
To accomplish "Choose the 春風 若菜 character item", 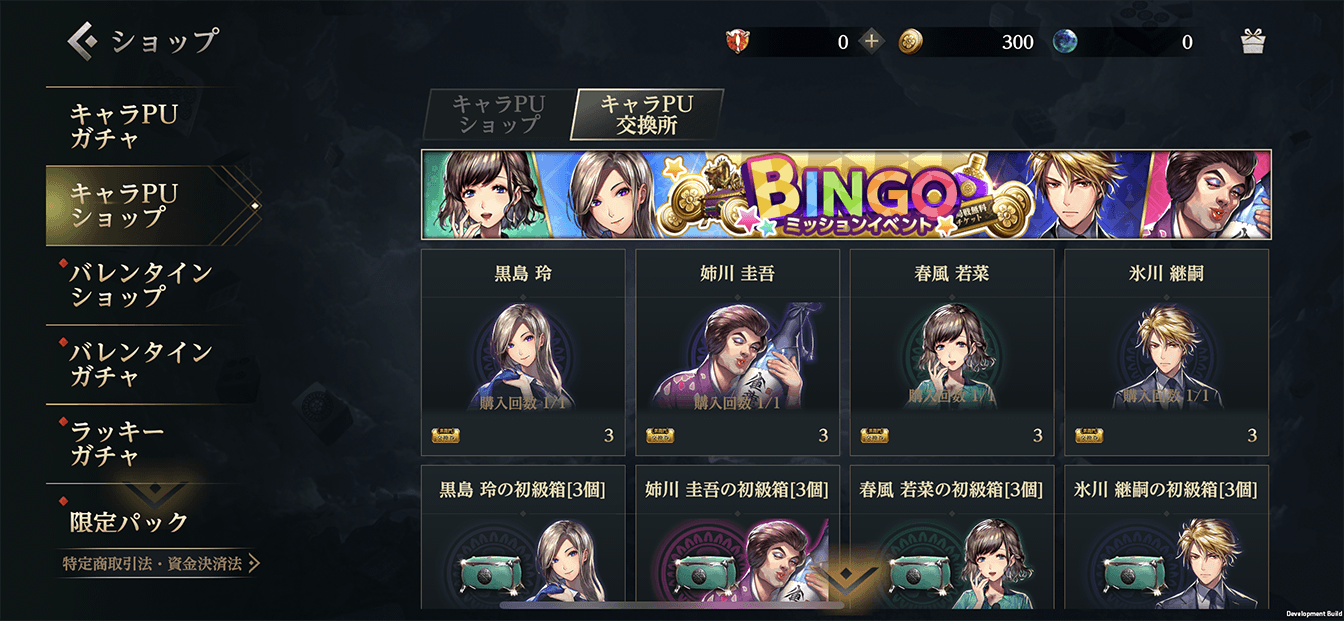I will tap(952, 352).
